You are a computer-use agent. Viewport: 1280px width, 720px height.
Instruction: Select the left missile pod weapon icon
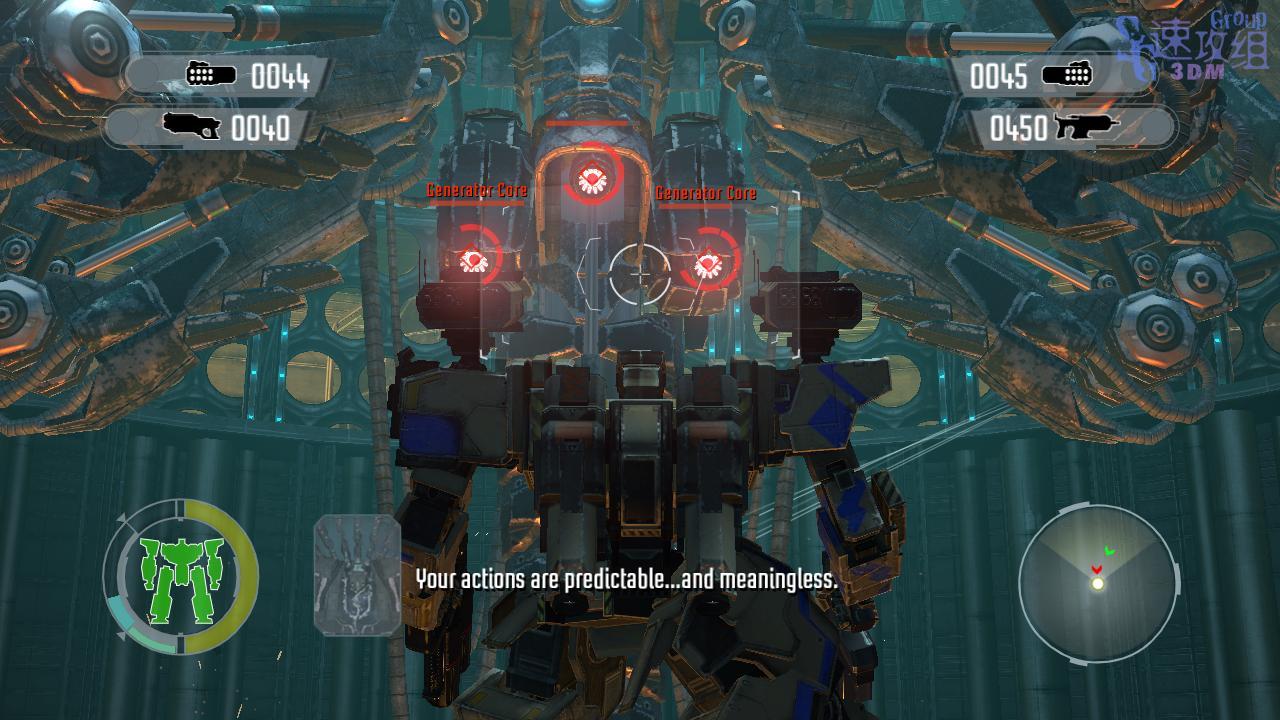[x=211, y=75]
